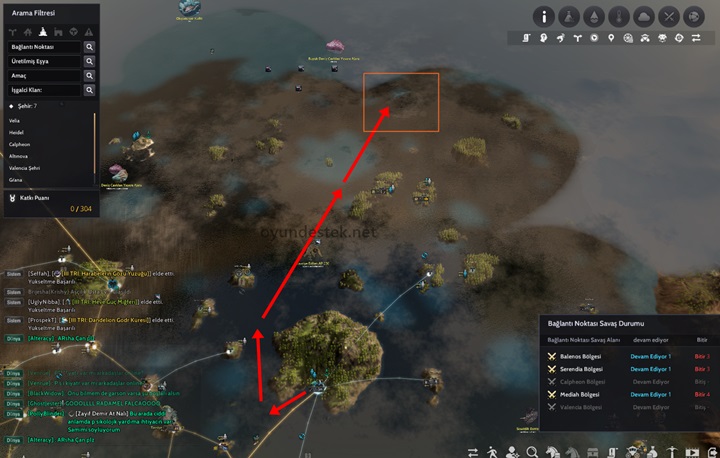Click the magnifier icon in bottom toolbar
The height and width of the screenshot is (458, 720).
(x=531, y=450)
